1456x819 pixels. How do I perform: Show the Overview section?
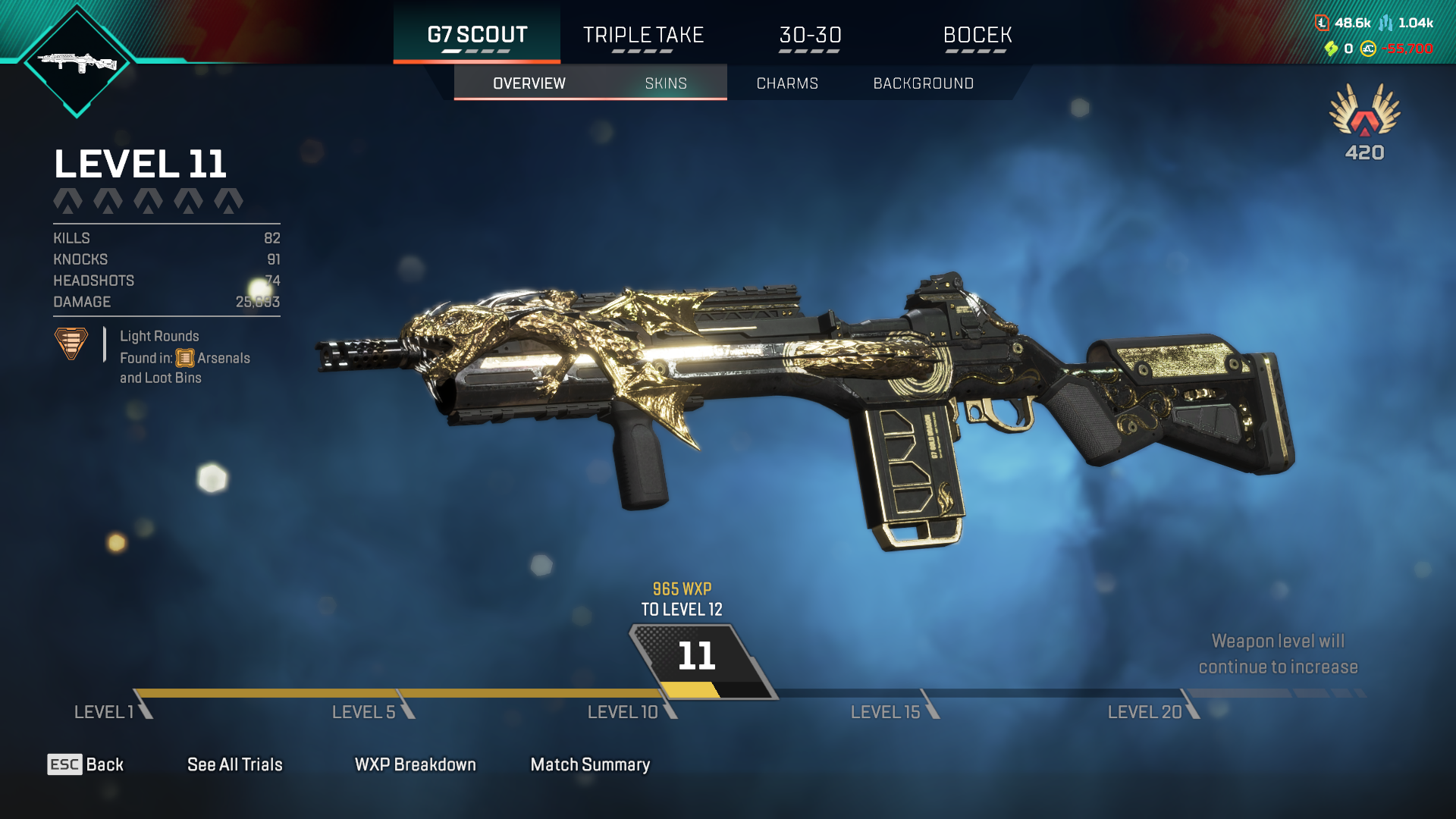[x=529, y=83]
